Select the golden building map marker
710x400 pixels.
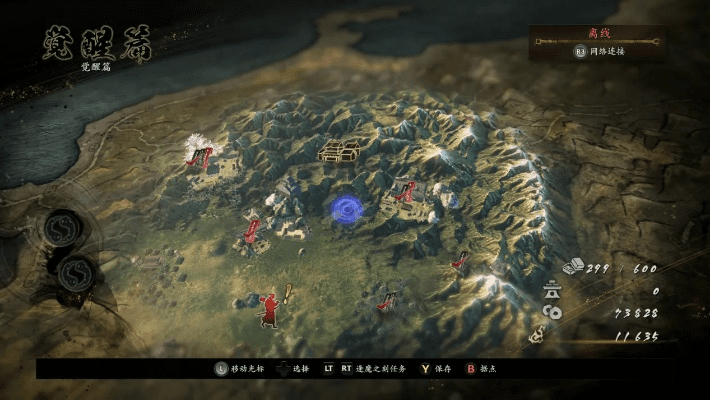click(x=340, y=151)
